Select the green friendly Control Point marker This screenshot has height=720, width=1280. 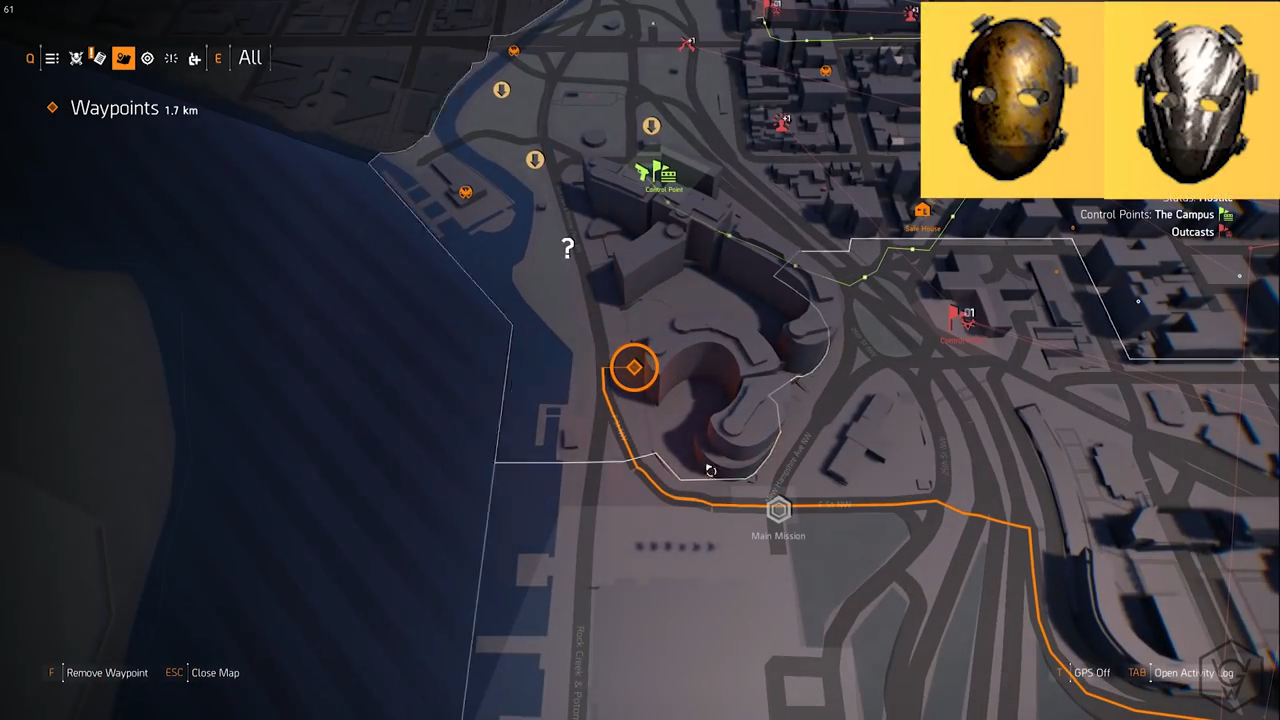(x=658, y=173)
